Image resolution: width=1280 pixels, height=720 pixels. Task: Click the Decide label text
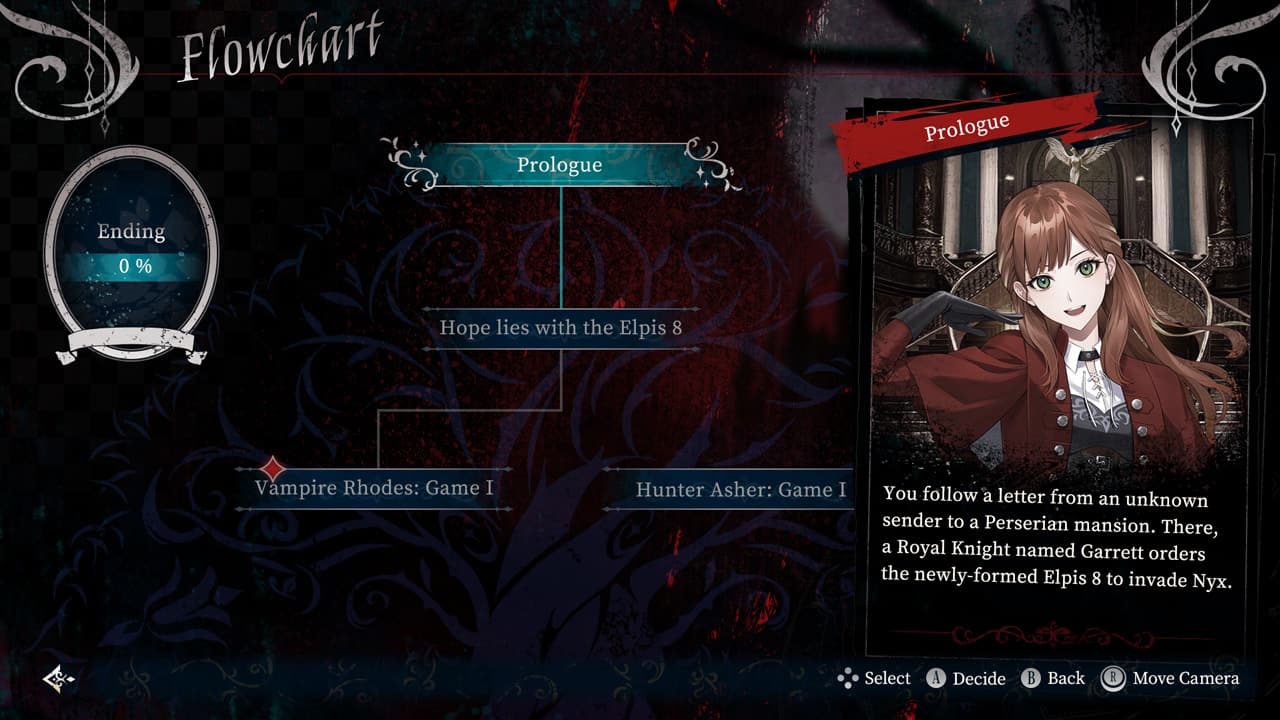(x=980, y=678)
